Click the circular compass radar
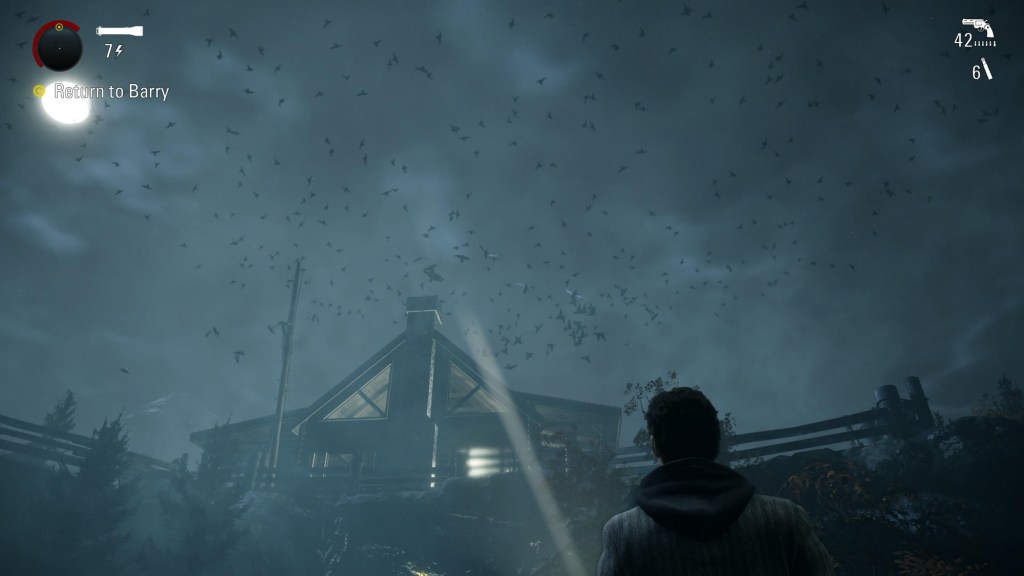This screenshot has height=576, width=1024. 58,47
